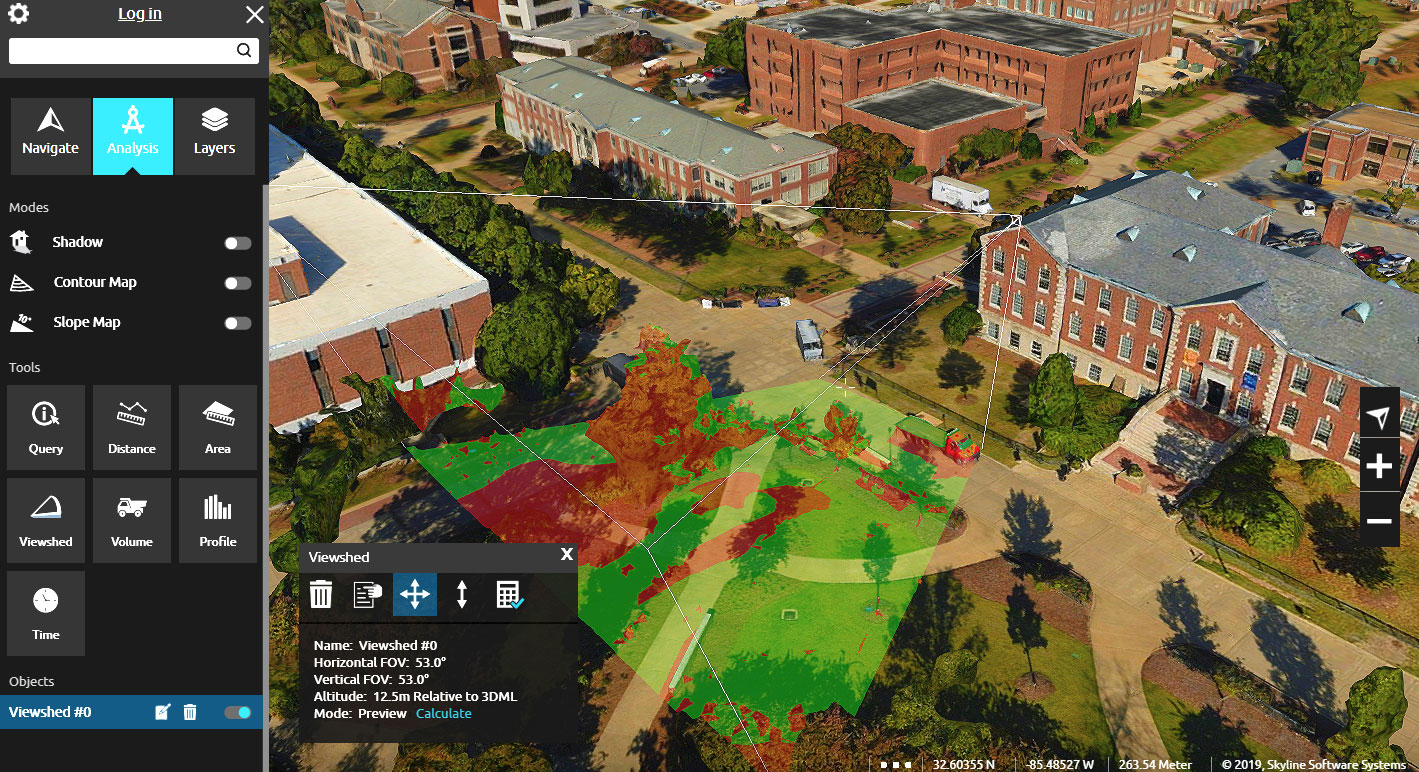The height and width of the screenshot is (772, 1419).
Task: Select the Query tool
Action: pos(45,427)
